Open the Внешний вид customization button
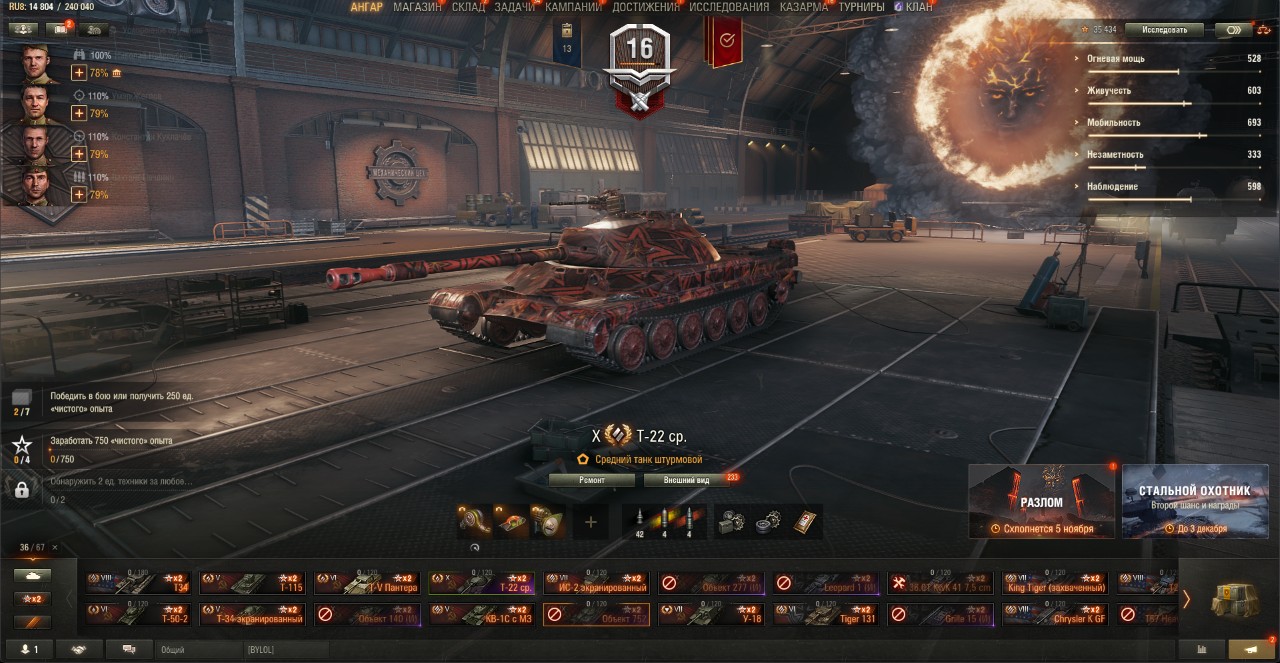This screenshot has width=1280, height=663. click(689, 480)
